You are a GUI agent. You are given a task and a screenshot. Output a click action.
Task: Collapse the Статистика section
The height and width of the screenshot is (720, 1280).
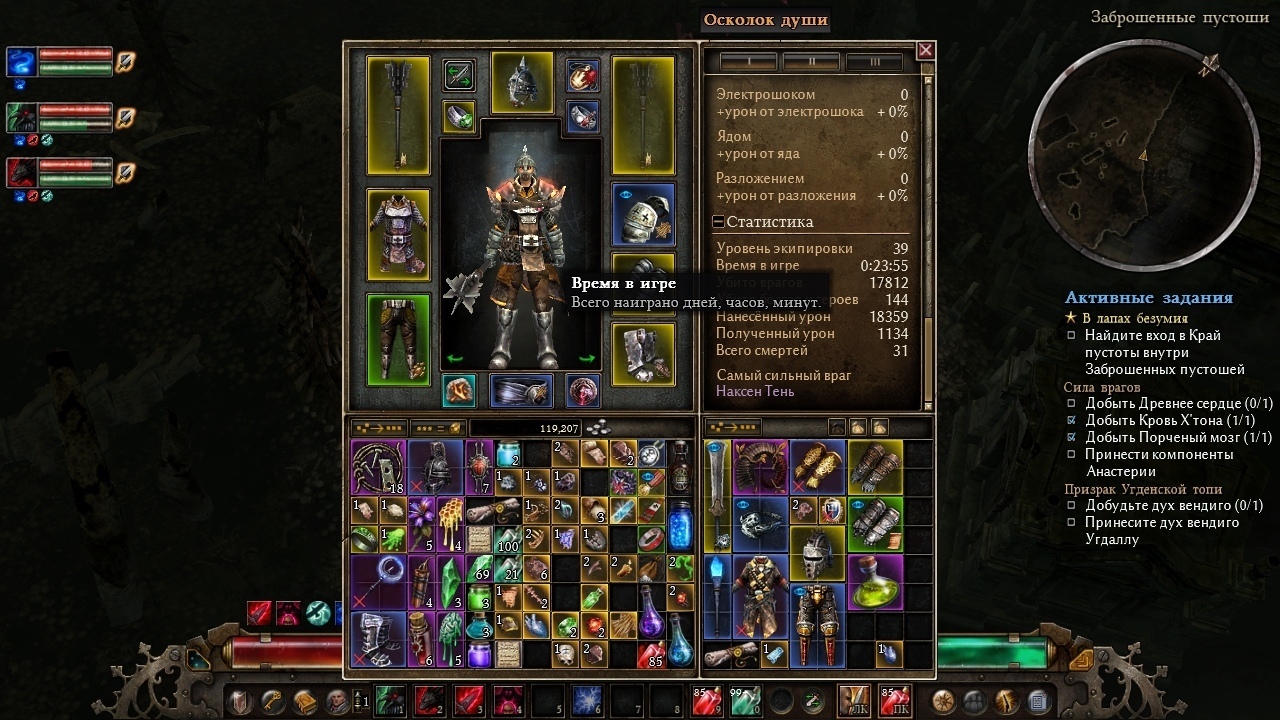pyautogui.click(x=719, y=222)
